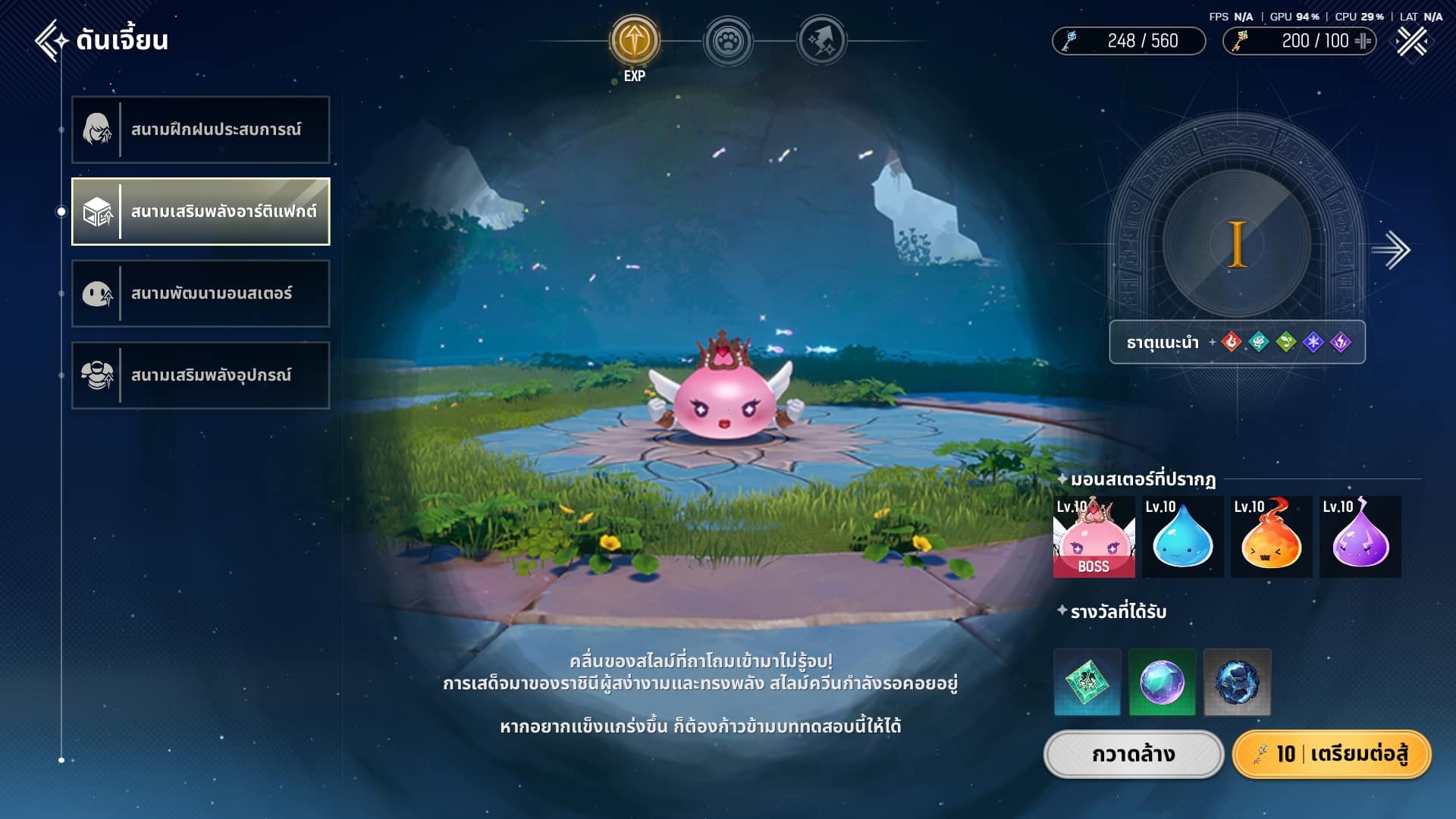1456x819 pixels.
Task: Close the dungeon screen with the X
Action: [x=1412, y=41]
